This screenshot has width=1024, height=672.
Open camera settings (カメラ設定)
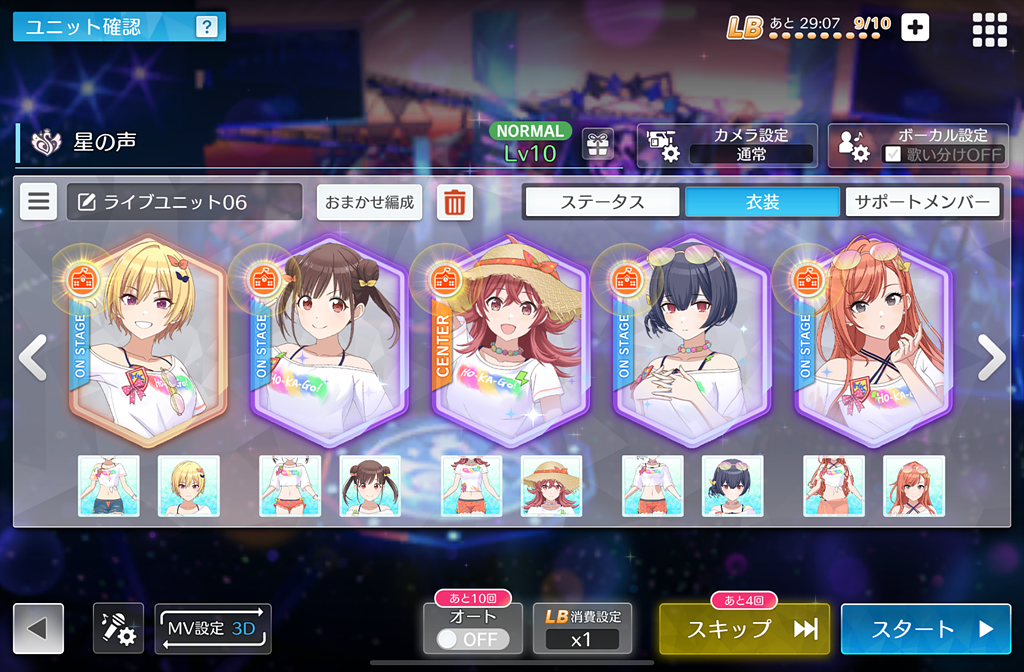pyautogui.click(x=727, y=145)
